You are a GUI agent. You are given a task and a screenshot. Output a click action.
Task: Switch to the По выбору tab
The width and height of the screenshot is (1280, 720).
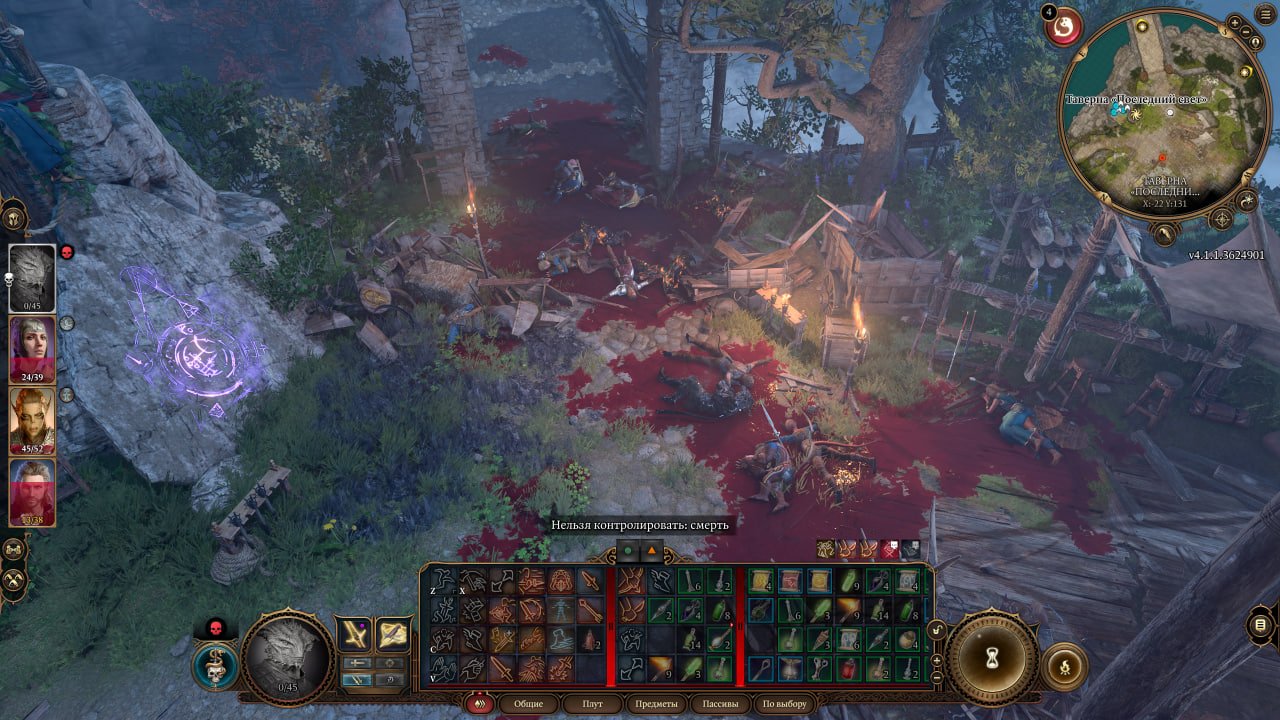pyautogui.click(x=783, y=704)
